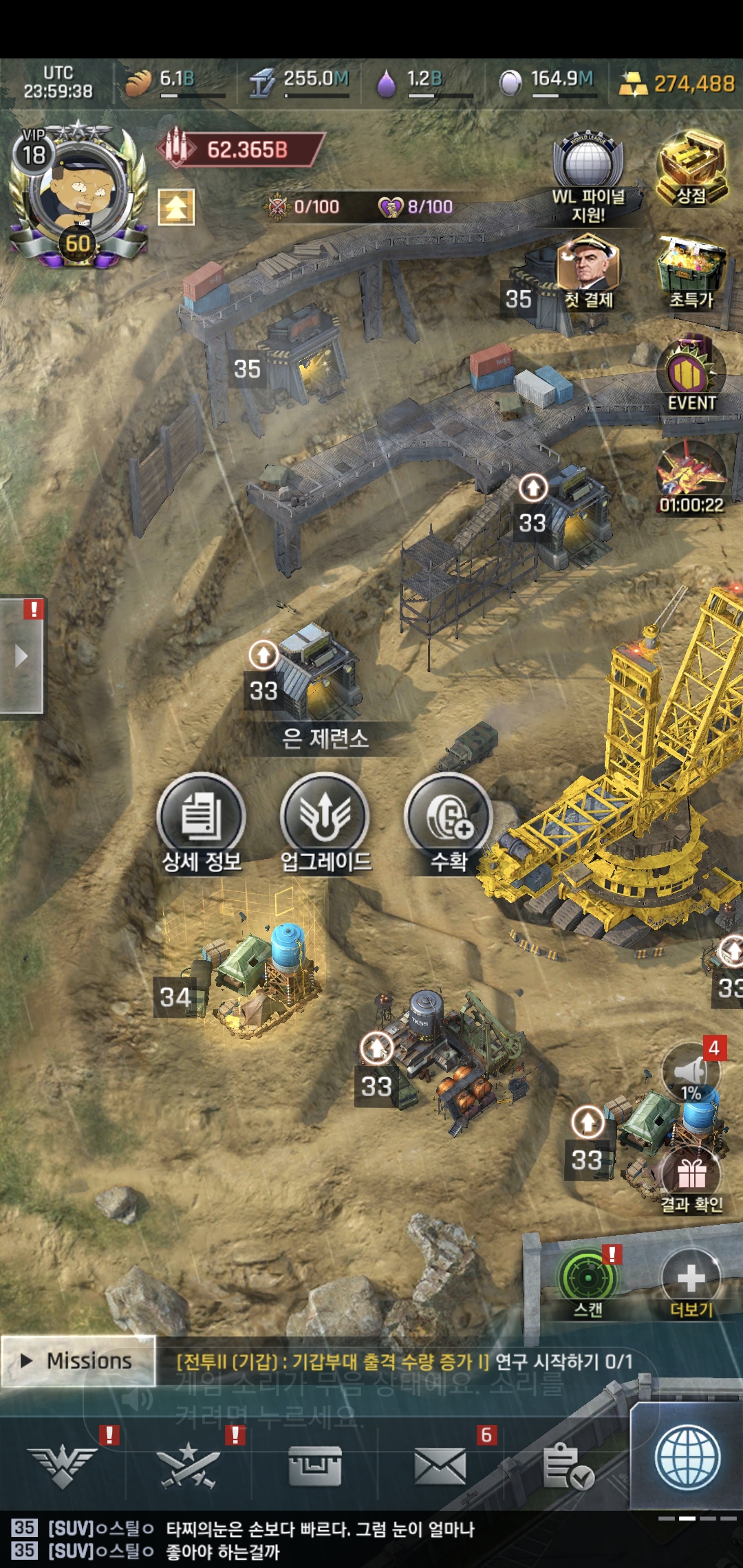Open the 초특가 special deal chest
Viewport: 743px width, 1568px height.
pyautogui.click(x=691, y=272)
